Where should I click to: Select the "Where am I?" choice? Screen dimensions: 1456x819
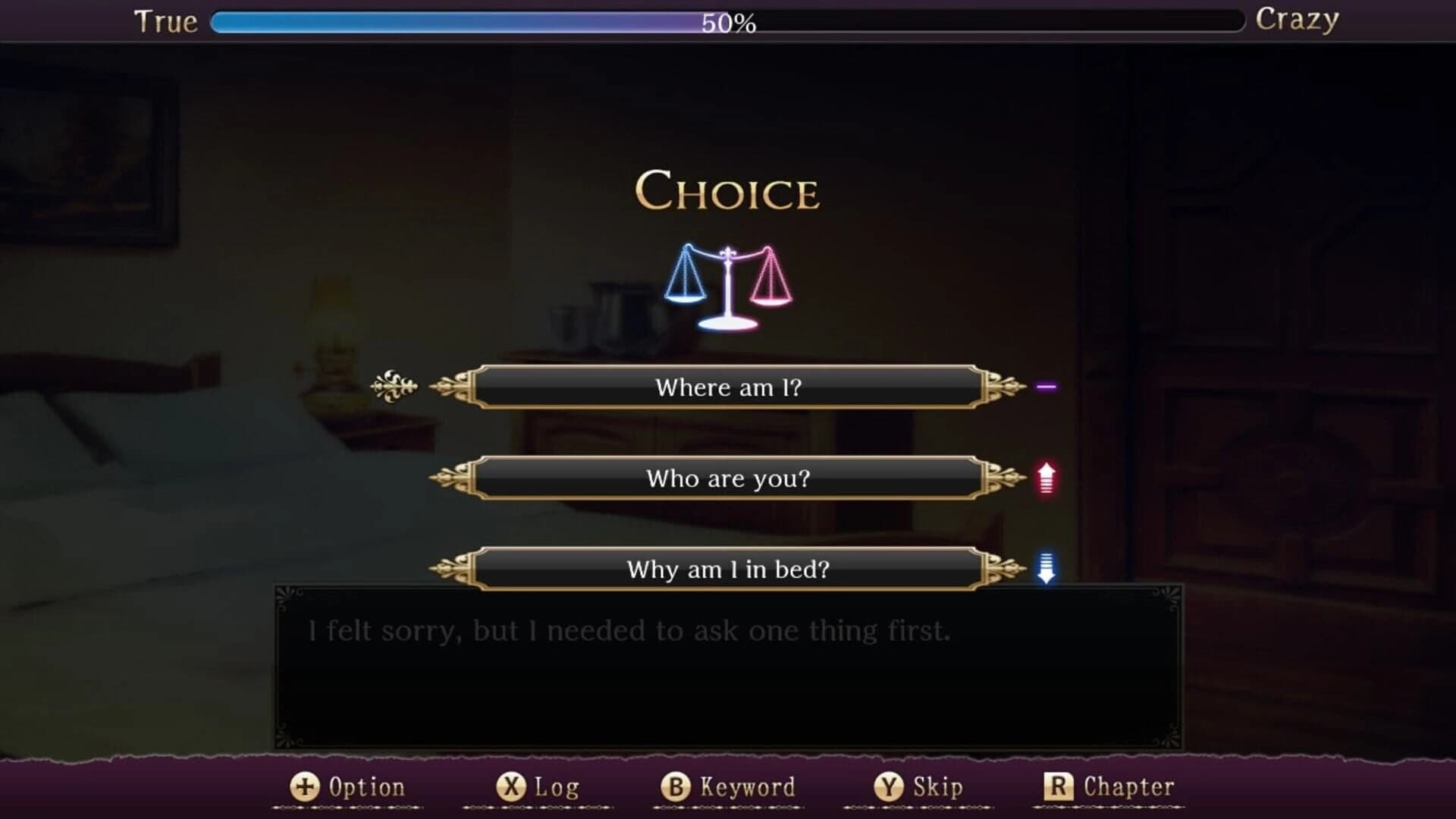[x=728, y=387]
